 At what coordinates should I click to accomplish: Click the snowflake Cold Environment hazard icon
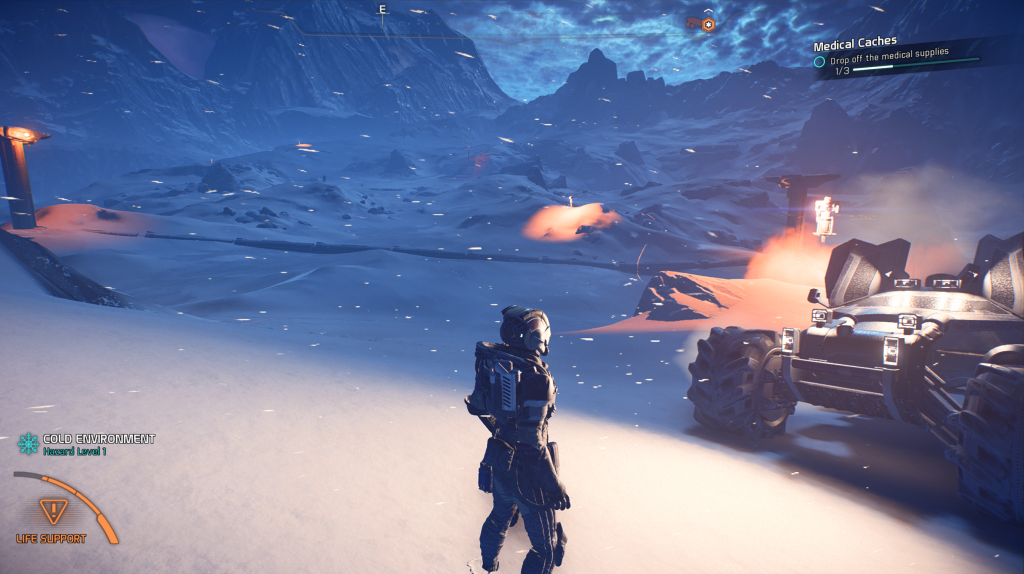28,443
